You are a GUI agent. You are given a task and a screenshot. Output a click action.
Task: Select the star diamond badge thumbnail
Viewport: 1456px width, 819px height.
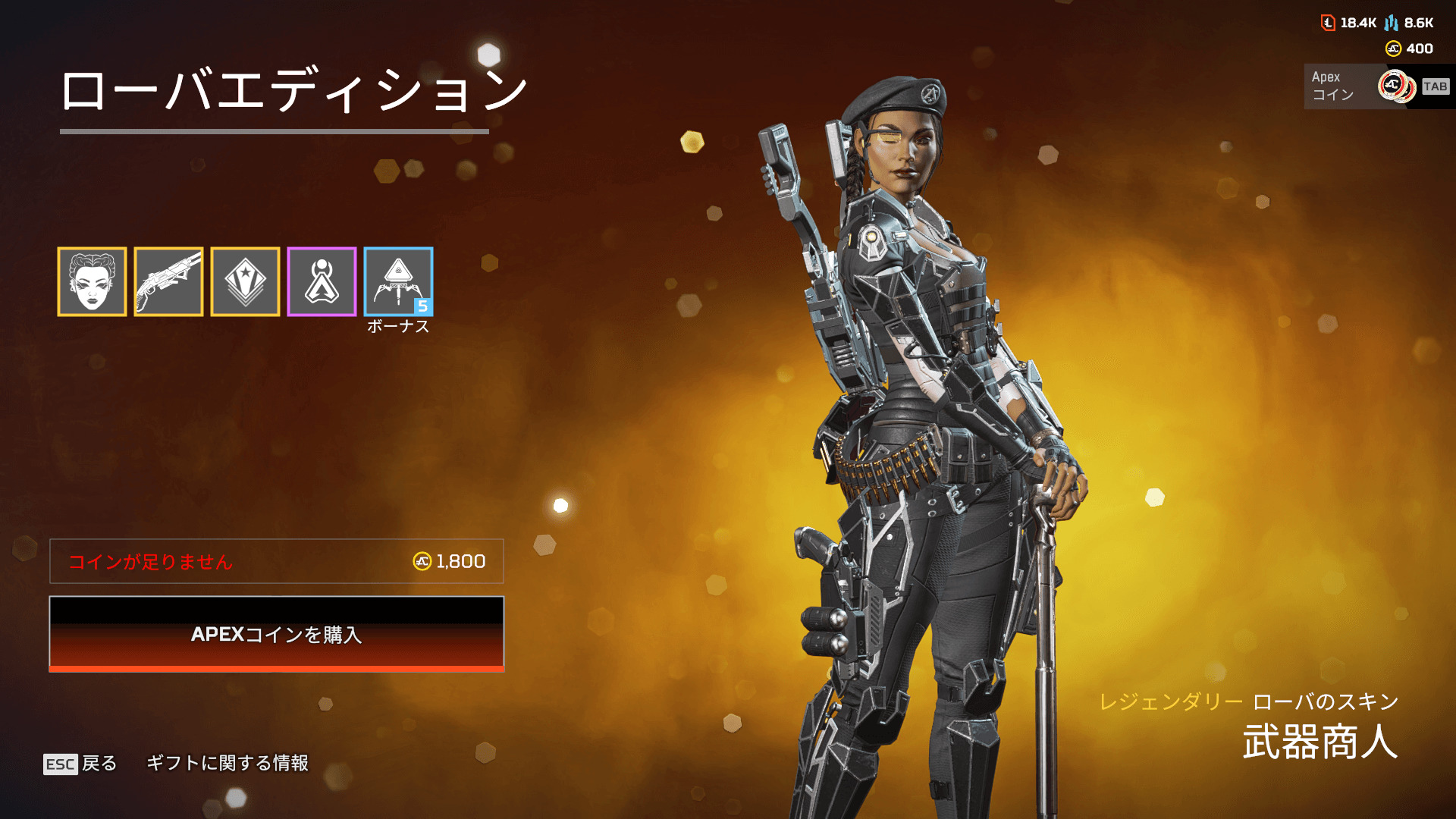245,281
